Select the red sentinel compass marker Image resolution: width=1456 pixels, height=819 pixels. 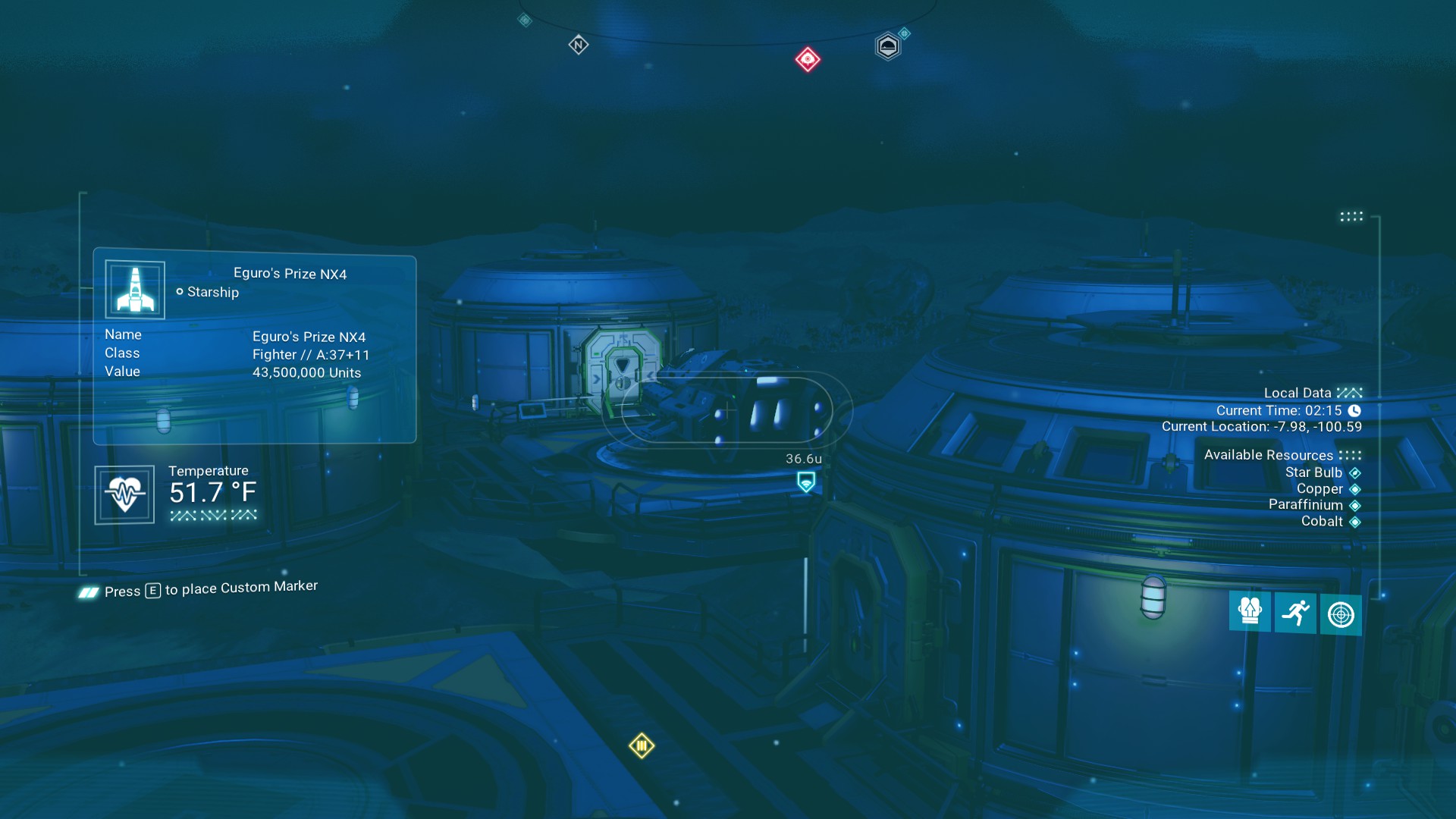pyautogui.click(x=808, y=59)
